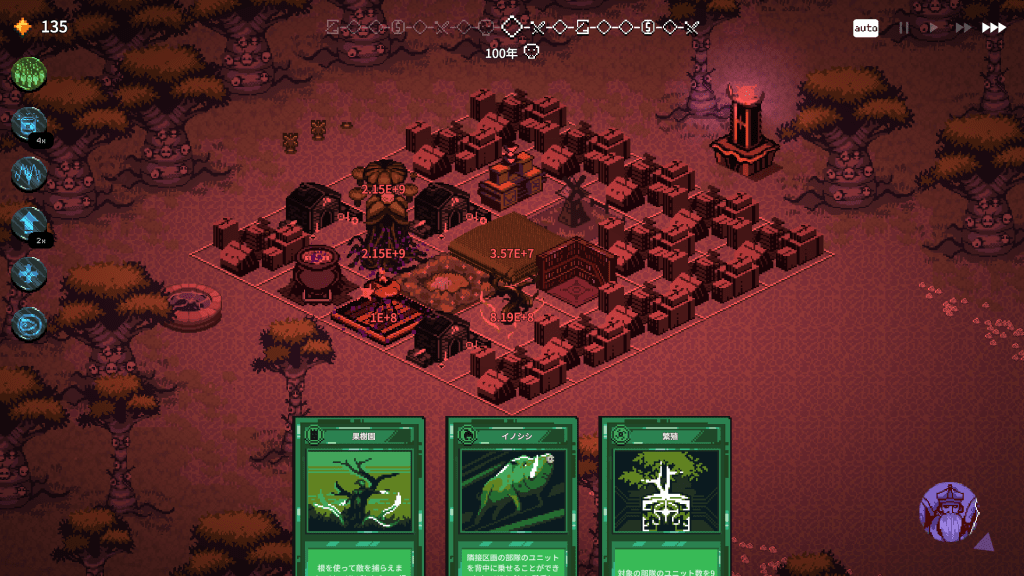The height and width of the screenshot is (576, 1024).
Task: Activate the blue swirl ability icon
Action: (29, 323)
